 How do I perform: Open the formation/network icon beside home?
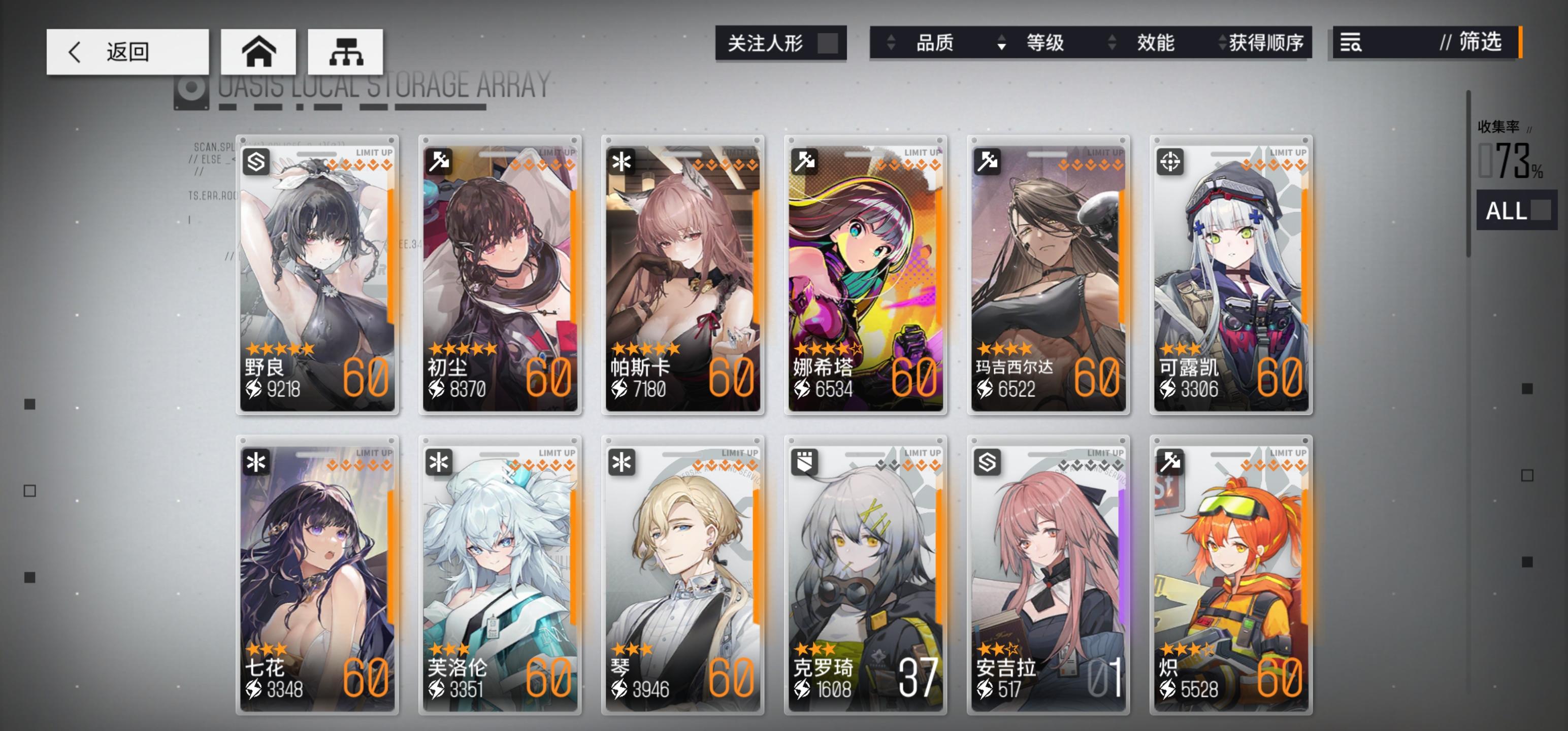(x=345, y=52)
